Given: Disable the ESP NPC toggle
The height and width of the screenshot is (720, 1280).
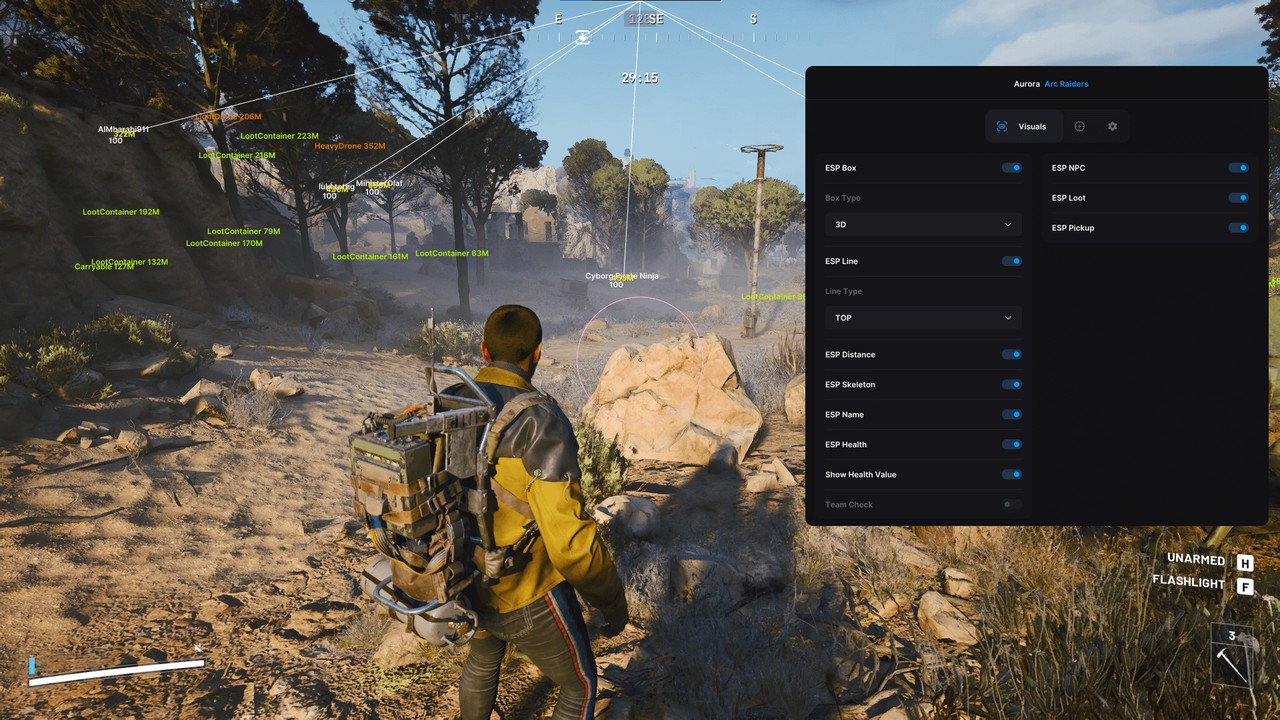Looking at the screenshot, I should 1238,167.
